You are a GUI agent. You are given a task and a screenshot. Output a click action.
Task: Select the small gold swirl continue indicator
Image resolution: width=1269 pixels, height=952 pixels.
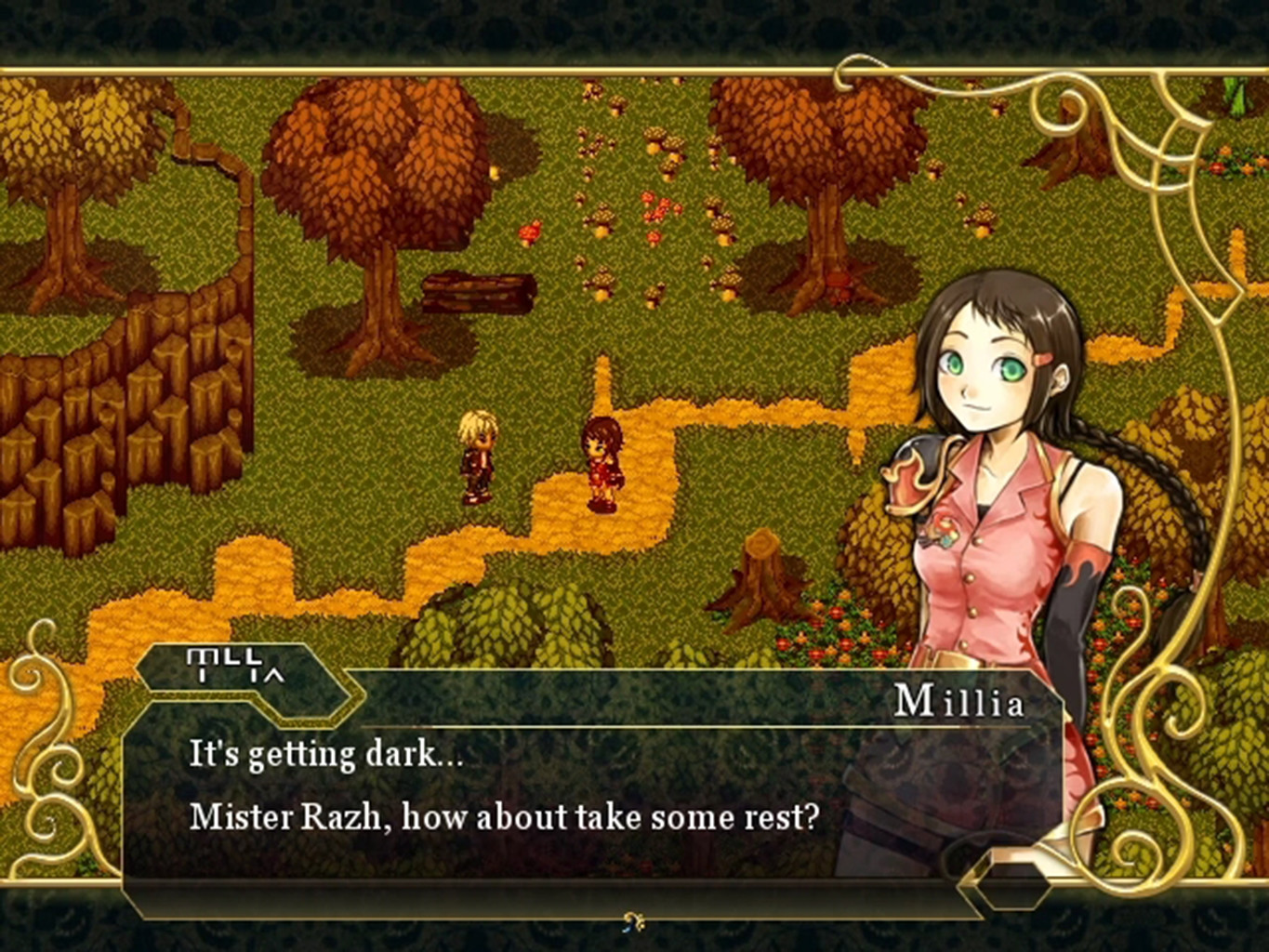[633, 919]
